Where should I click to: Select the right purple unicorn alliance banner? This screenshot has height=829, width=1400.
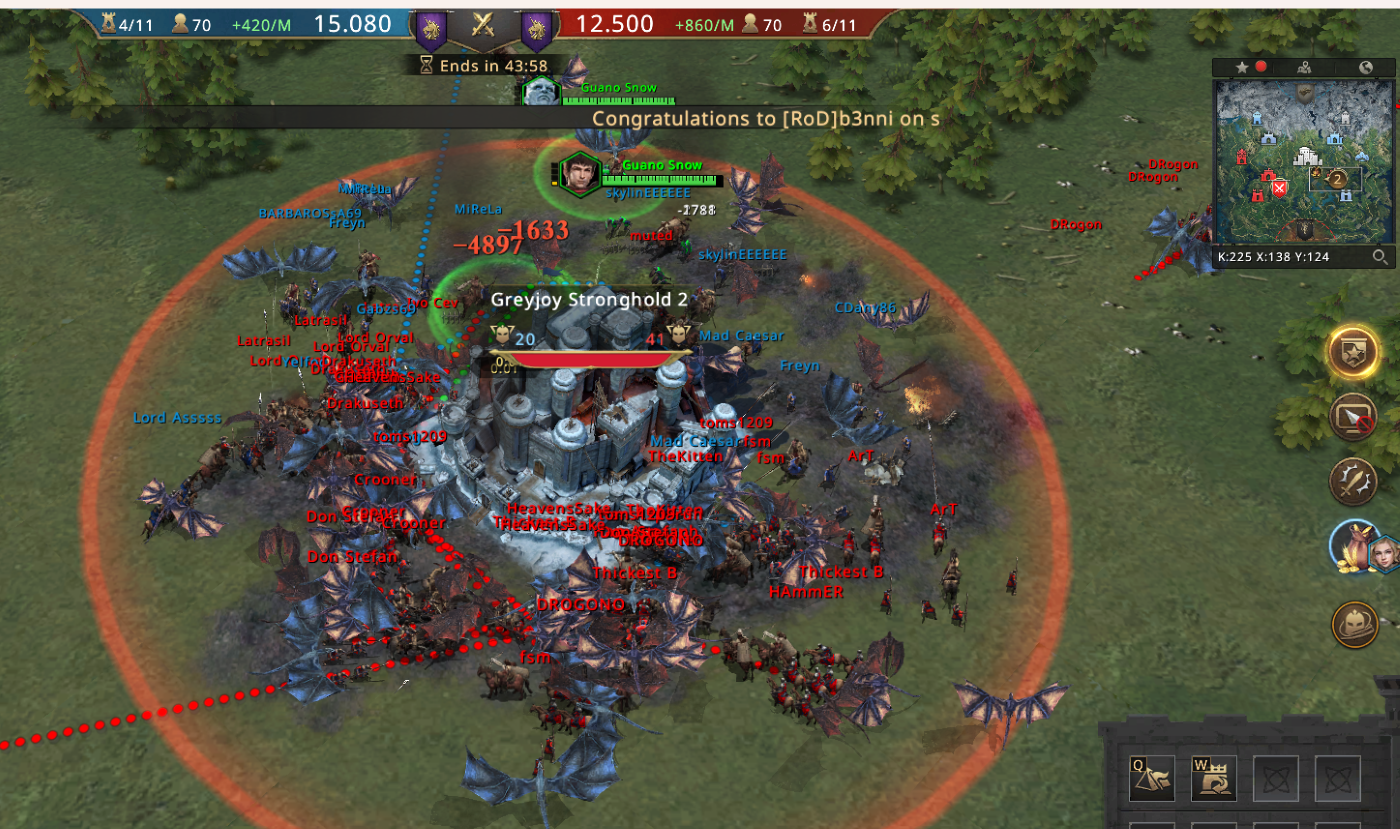537,29
